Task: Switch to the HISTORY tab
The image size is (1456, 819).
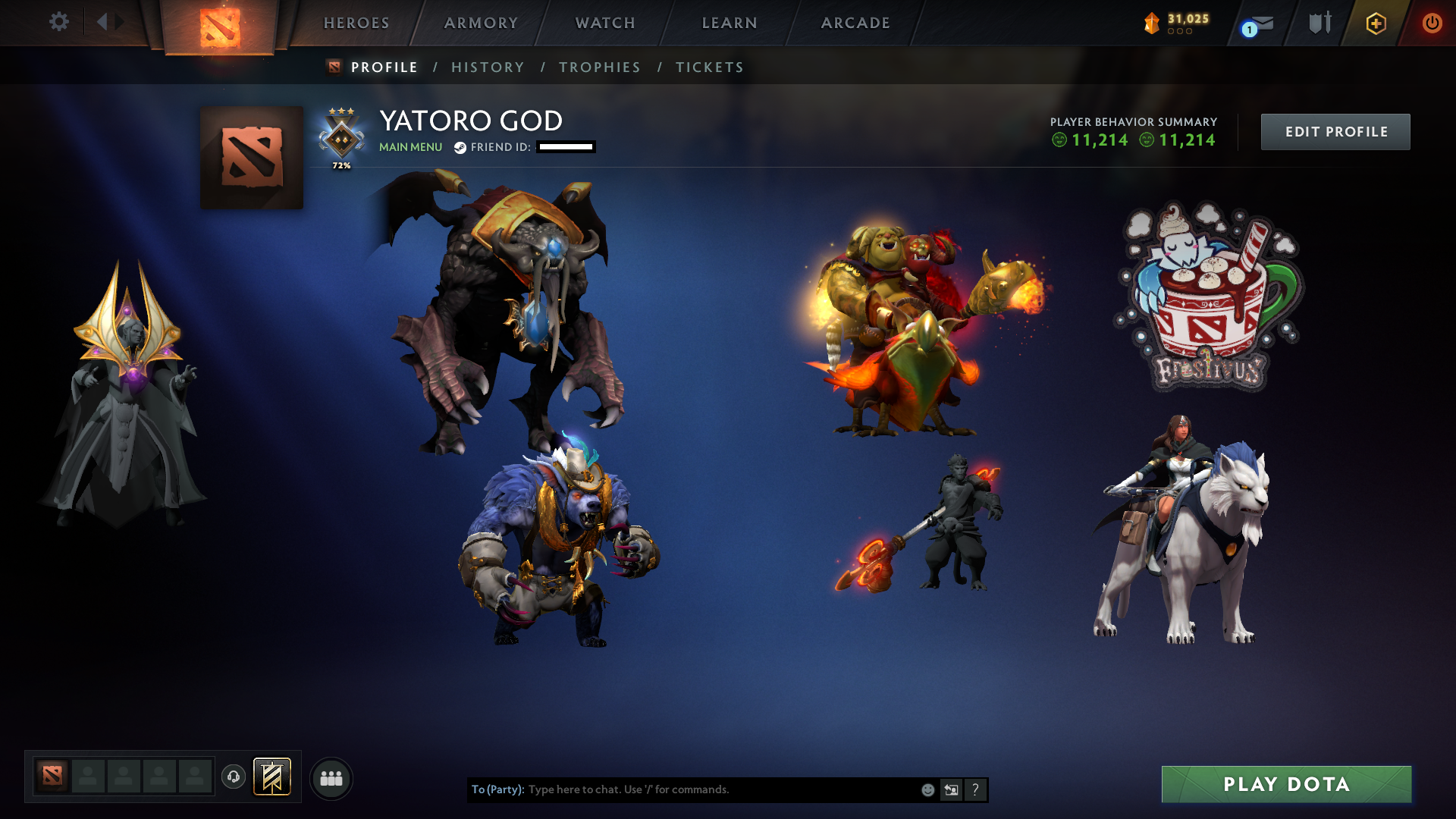Action: pos(488,67)
